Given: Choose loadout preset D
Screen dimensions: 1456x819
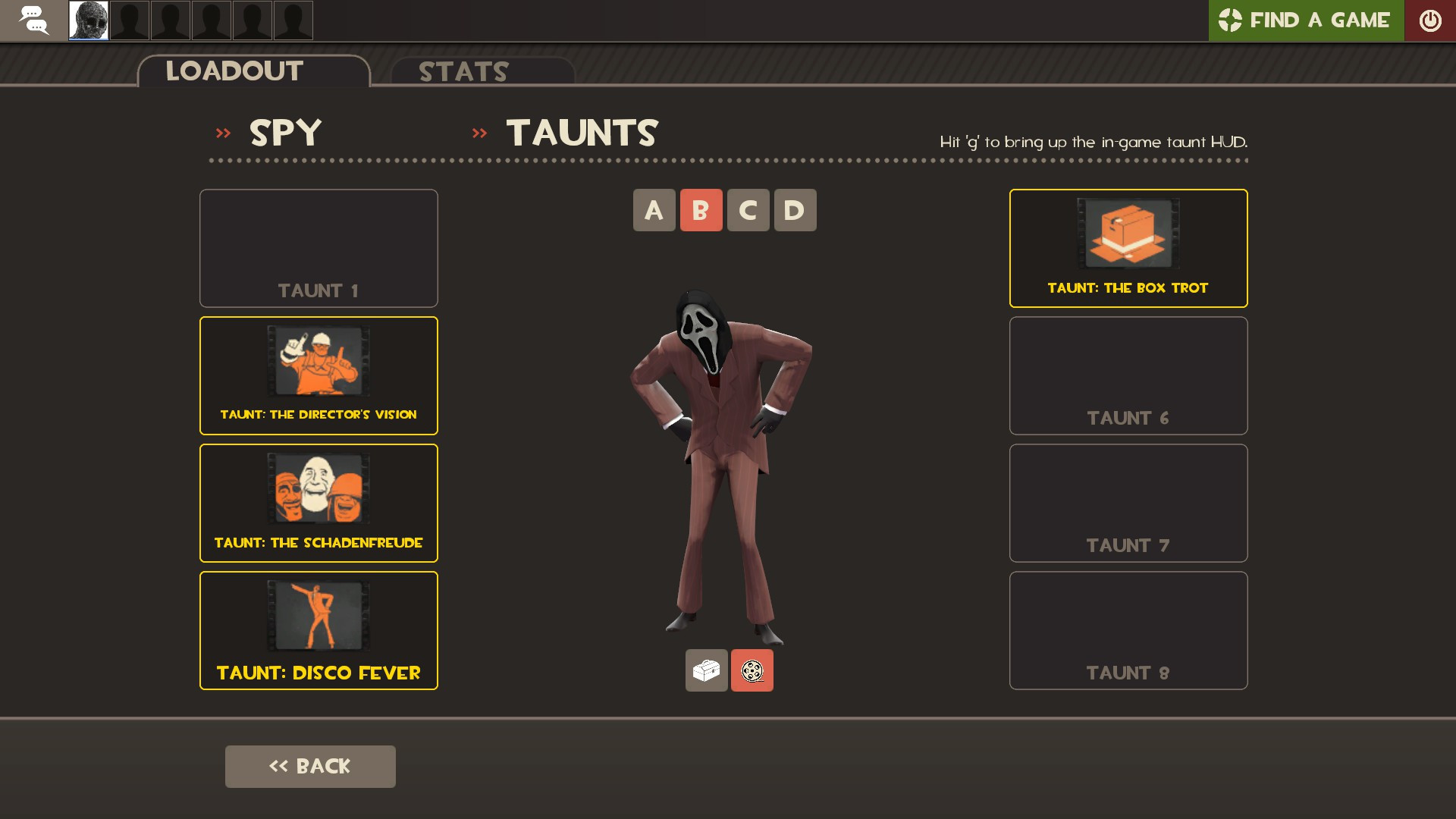Looking at the screenshot, I should point(795,210).
